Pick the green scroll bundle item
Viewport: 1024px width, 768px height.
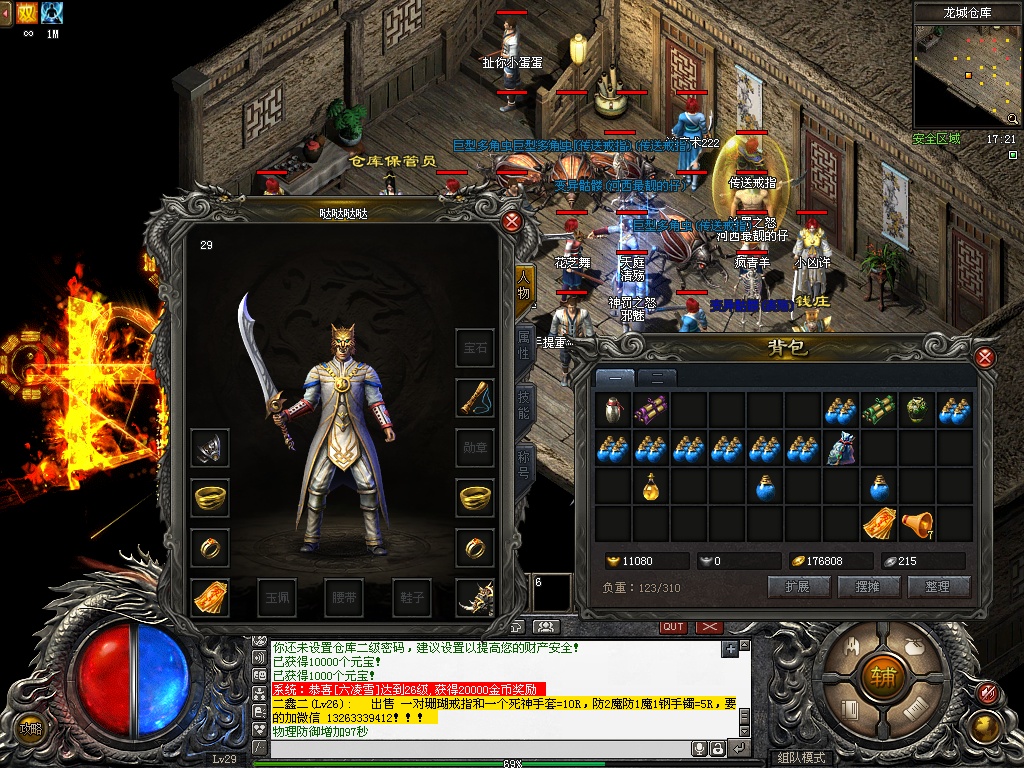(879, 409)
